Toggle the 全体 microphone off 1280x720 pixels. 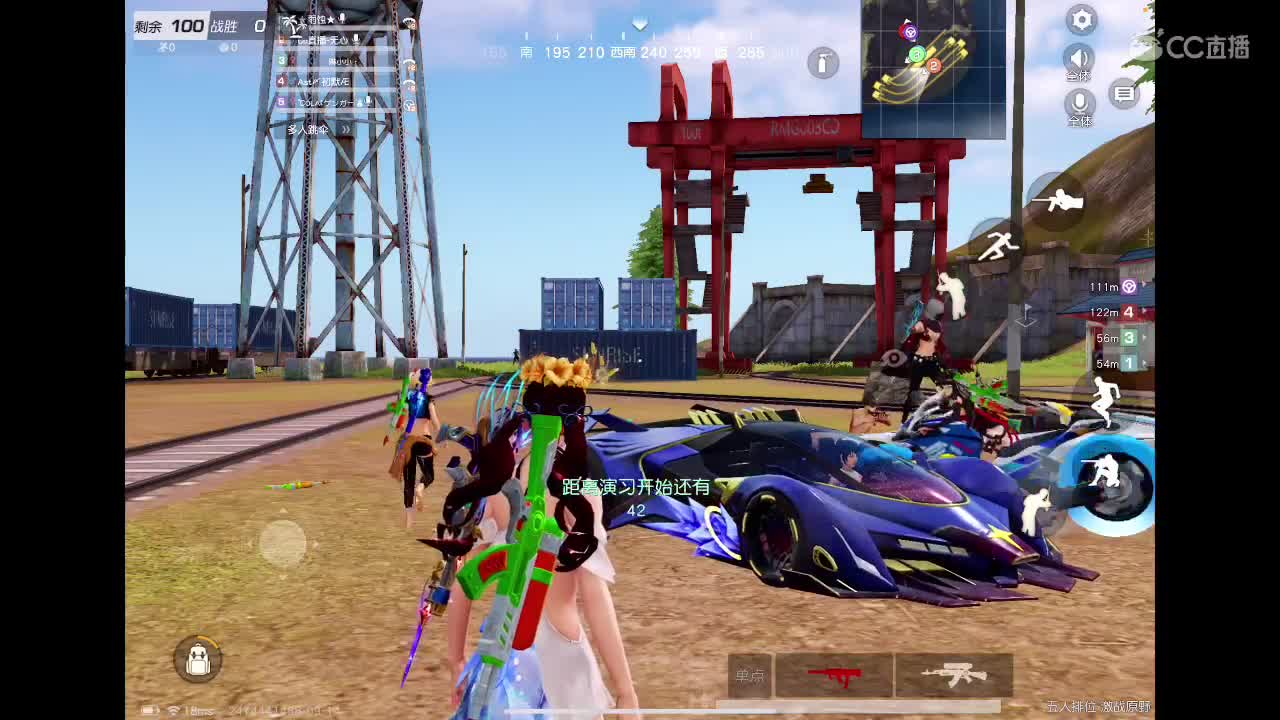1081,100
